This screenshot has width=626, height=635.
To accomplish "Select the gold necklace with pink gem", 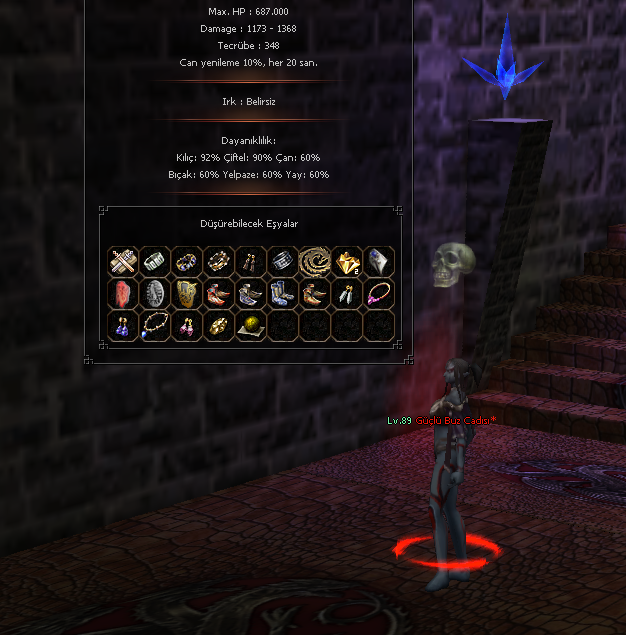I will [378, 293].
